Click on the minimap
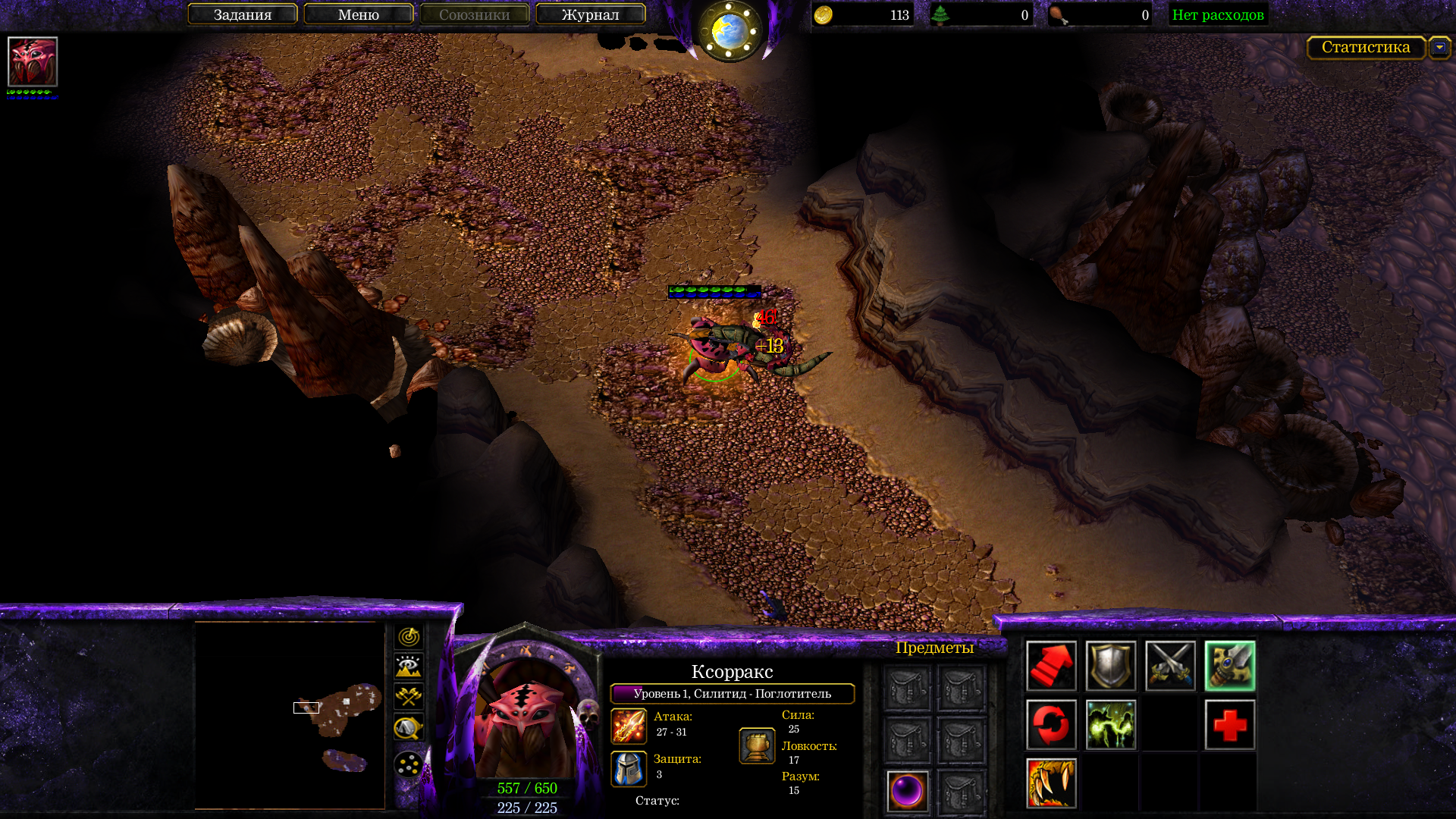Viewport: 1456px width, 819px height. pos(290,715)
